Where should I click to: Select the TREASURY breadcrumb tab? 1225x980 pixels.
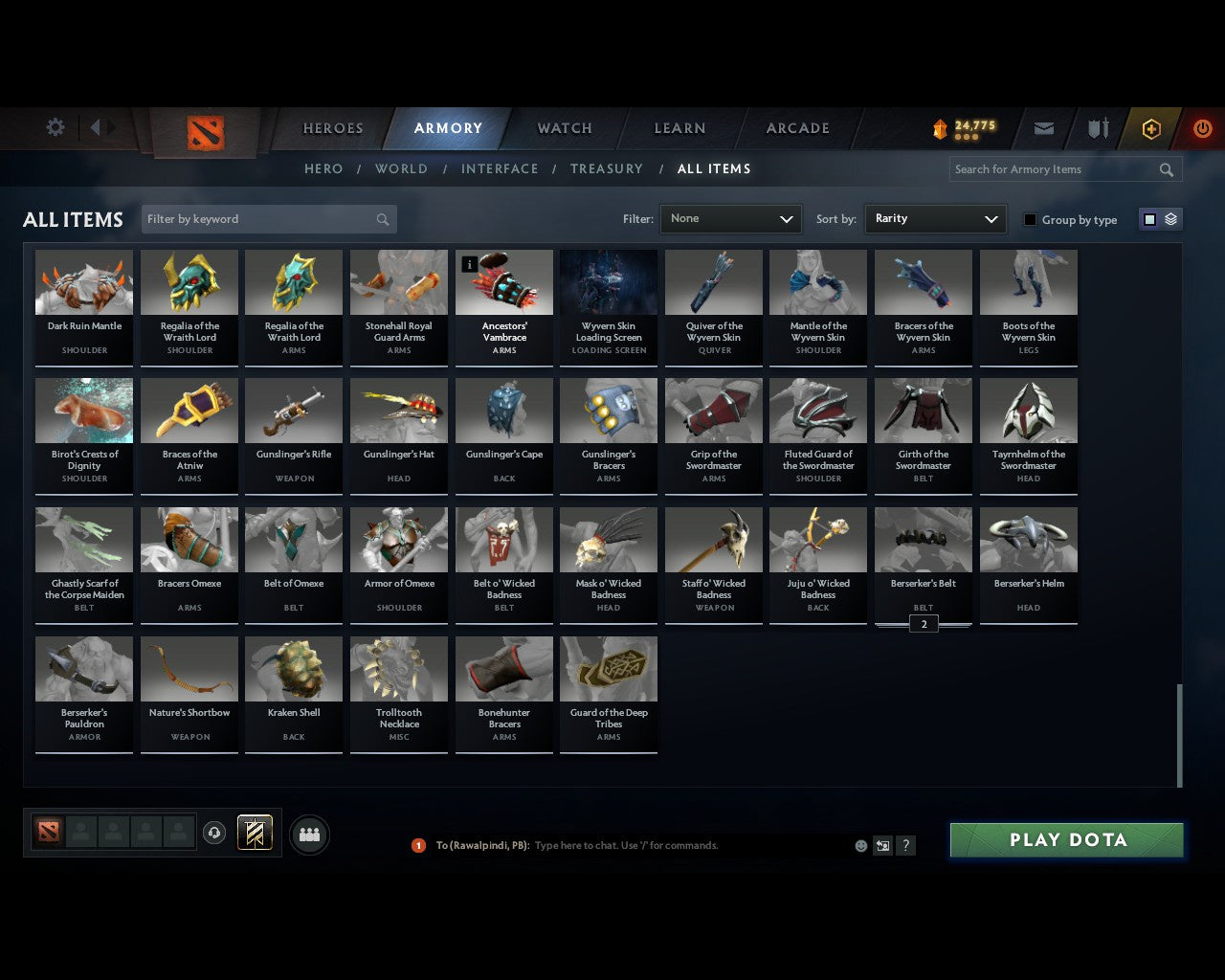click(x=606, y=168)
